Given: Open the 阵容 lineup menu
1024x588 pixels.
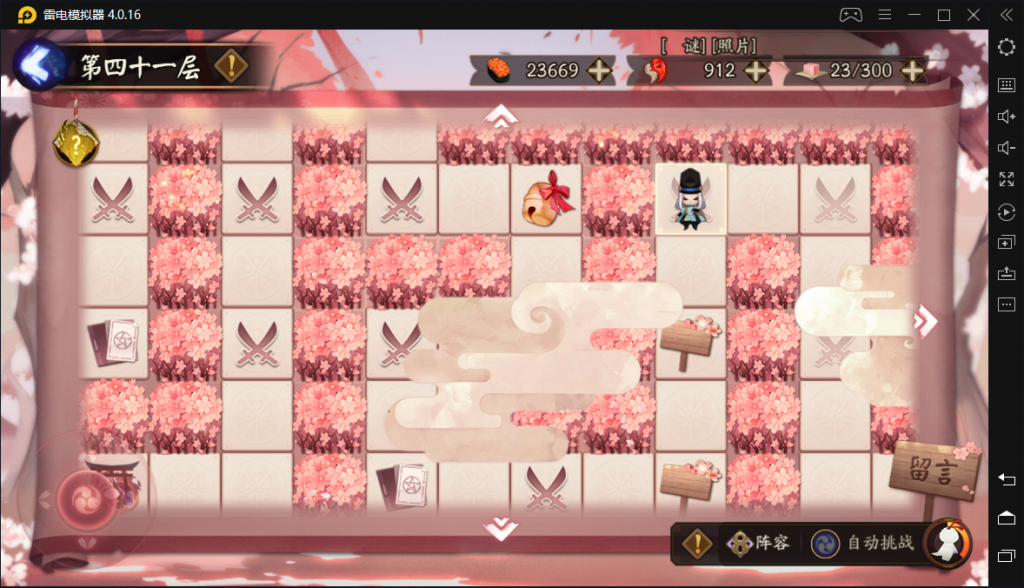Looking at the screenshot, I should click(759, 543).
